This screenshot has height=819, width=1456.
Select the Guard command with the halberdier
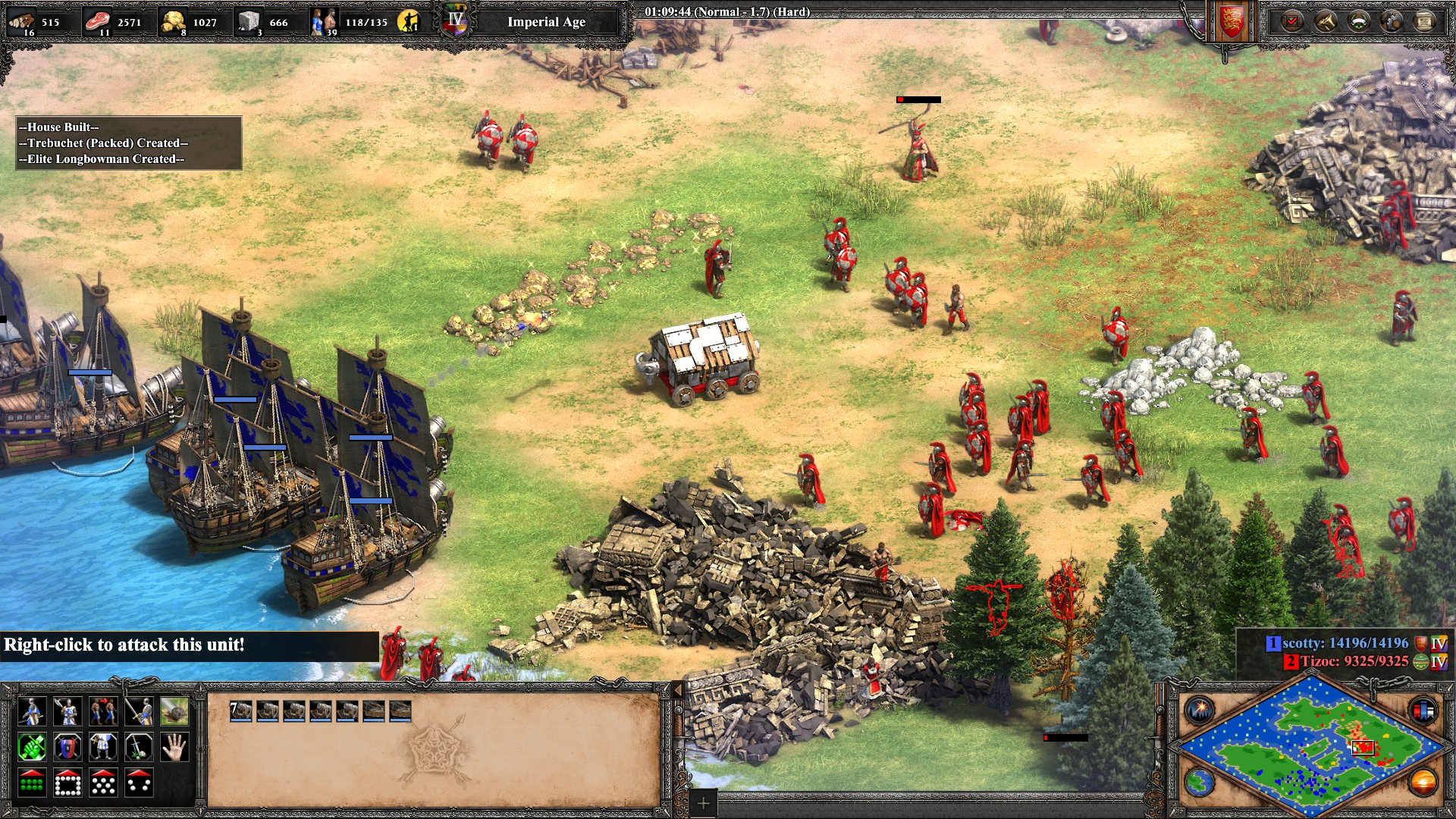tap(67, 711)
